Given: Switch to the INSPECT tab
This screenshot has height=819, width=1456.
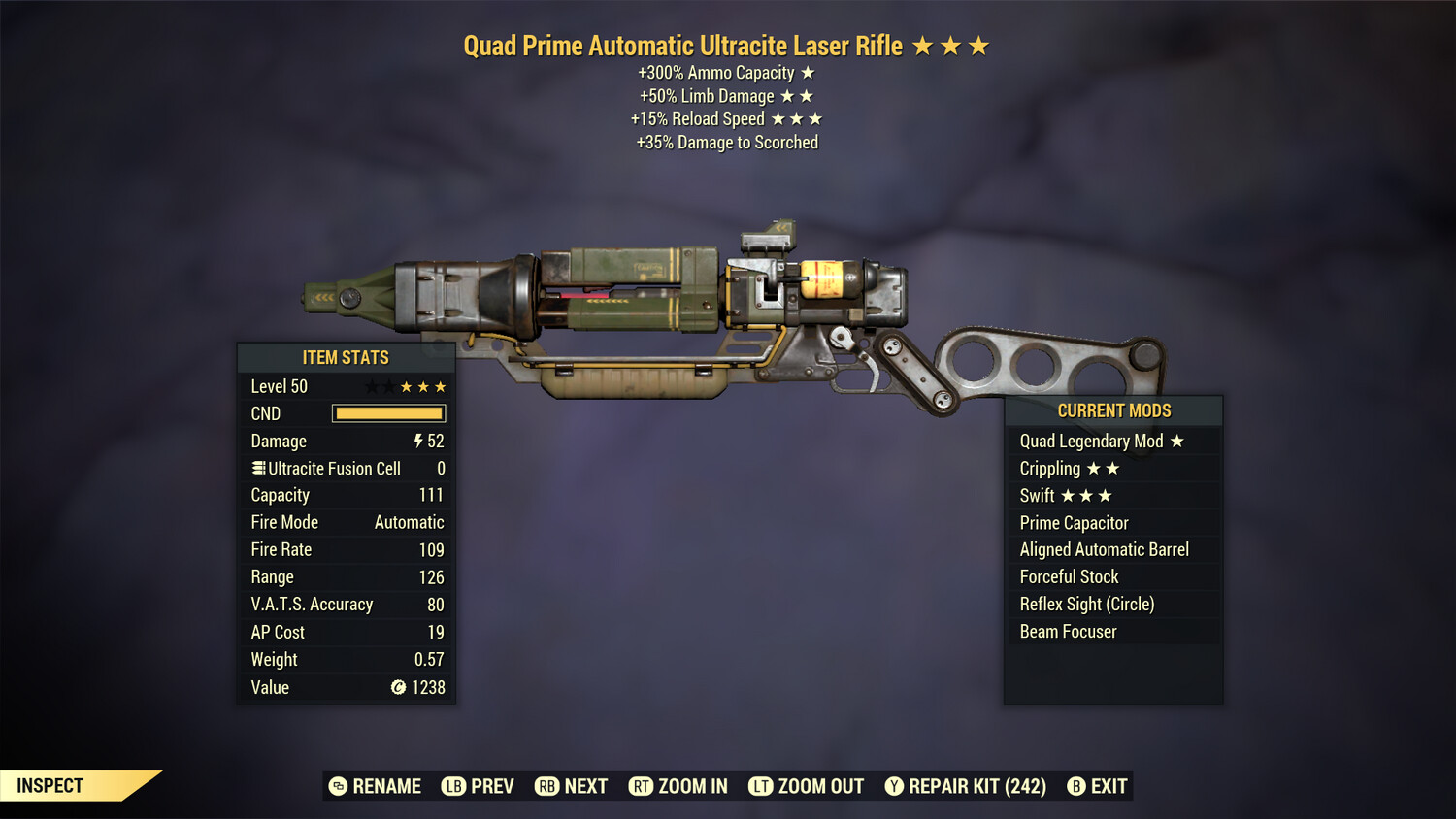Looking at the screenshot, I should click(50, 786).
